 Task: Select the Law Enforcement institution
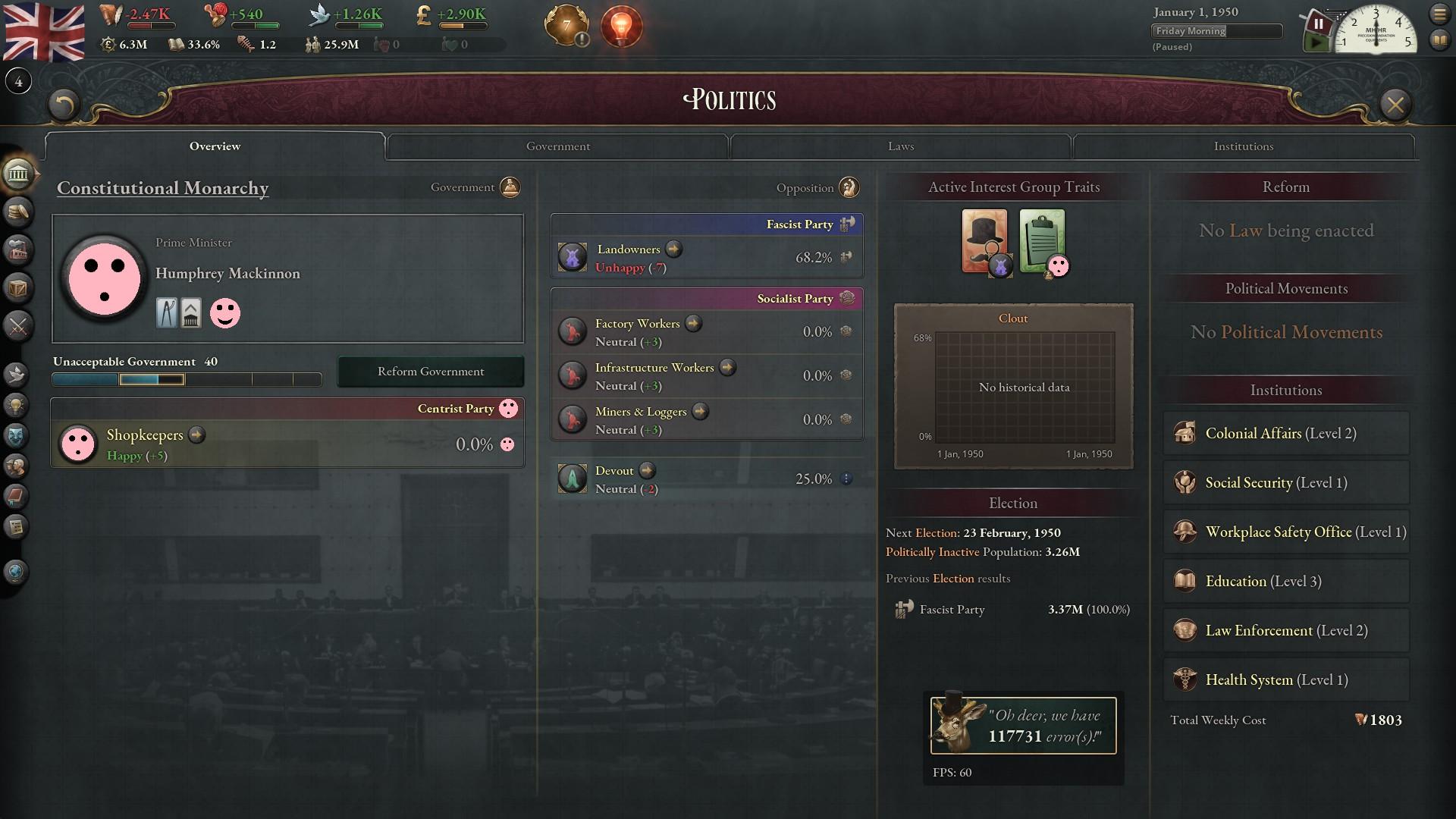[x=1285, y=631]
